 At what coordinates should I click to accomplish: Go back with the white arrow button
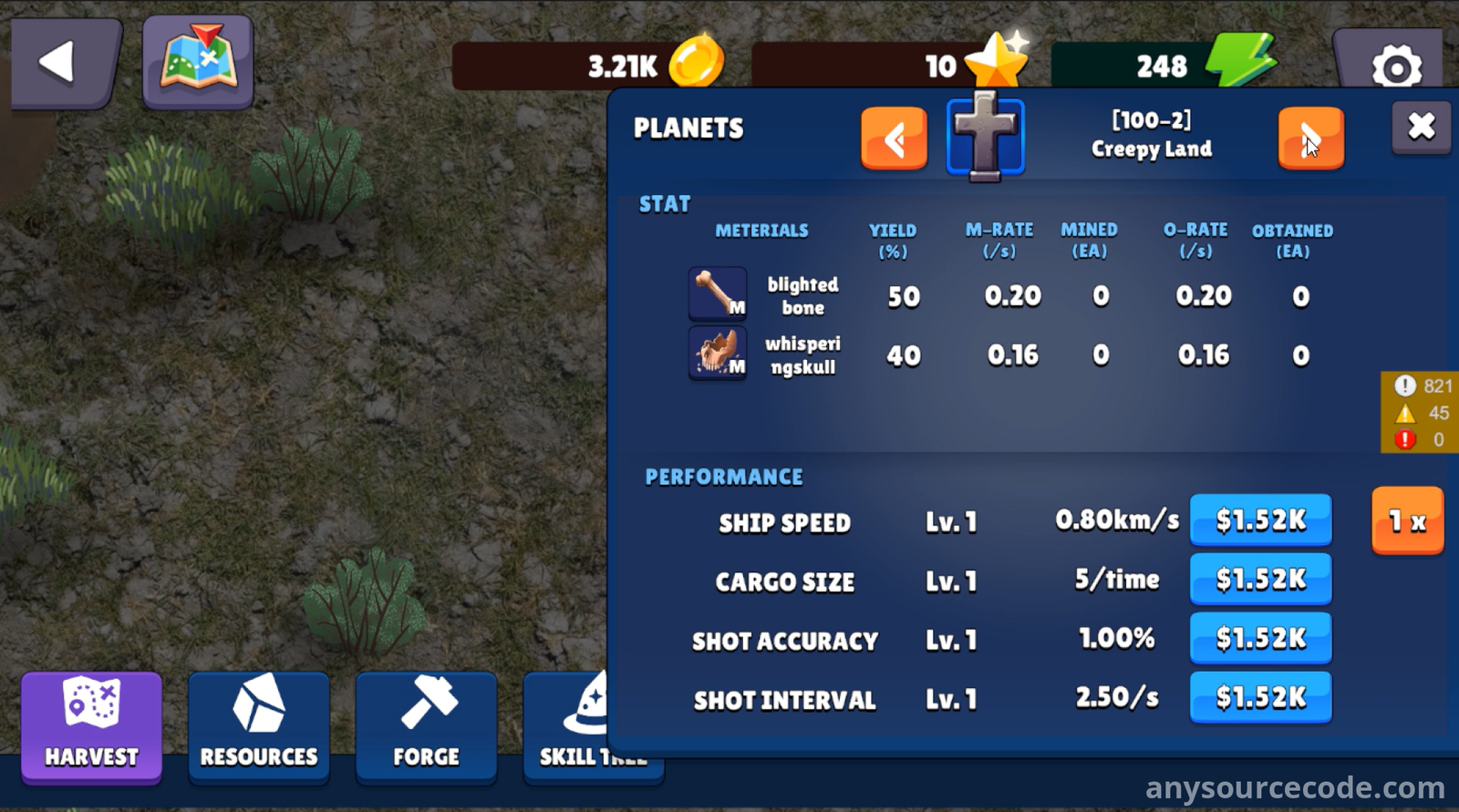tap(64, 63)
